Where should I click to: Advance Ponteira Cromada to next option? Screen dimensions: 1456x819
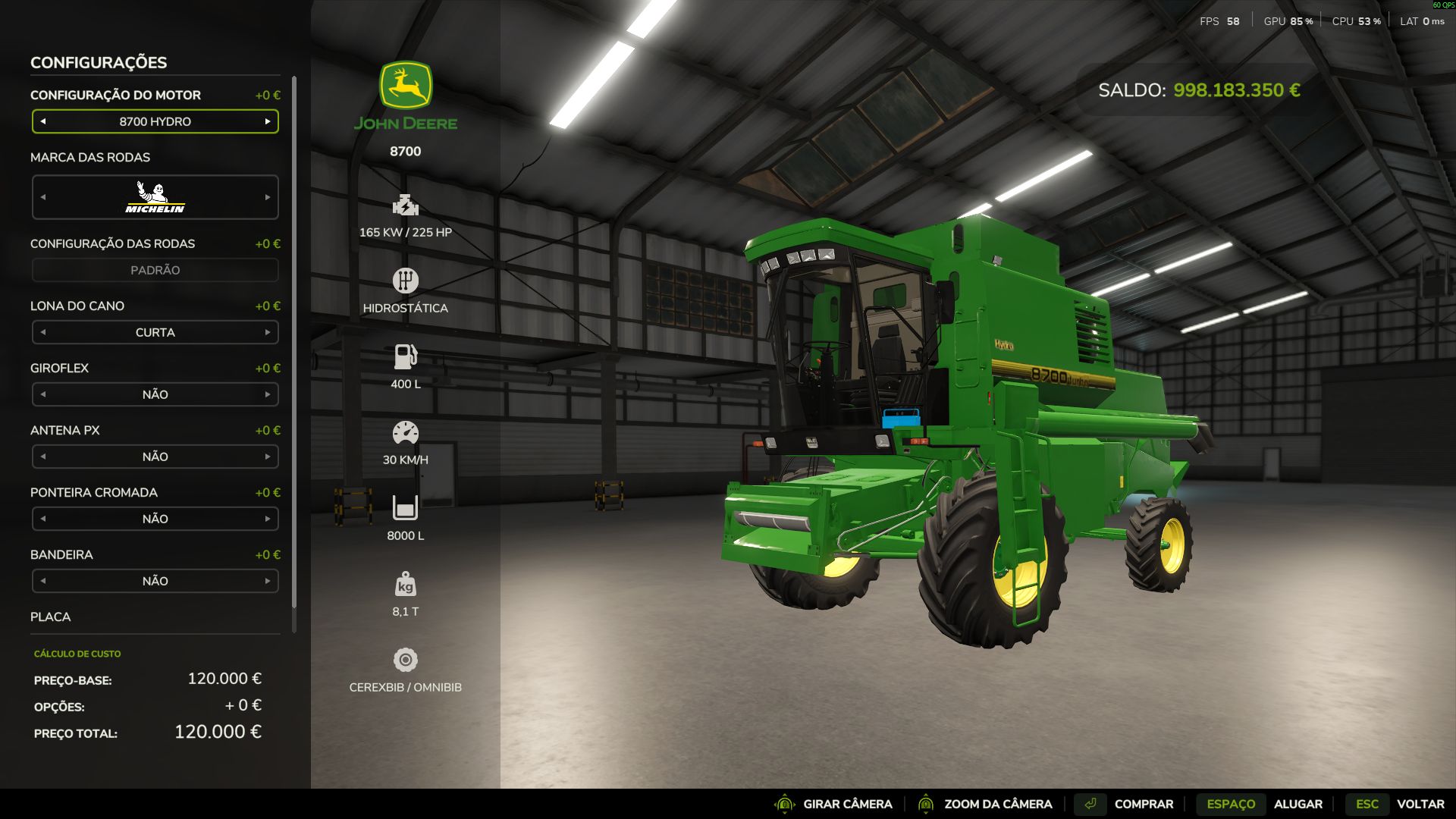[x=268, y=519]
